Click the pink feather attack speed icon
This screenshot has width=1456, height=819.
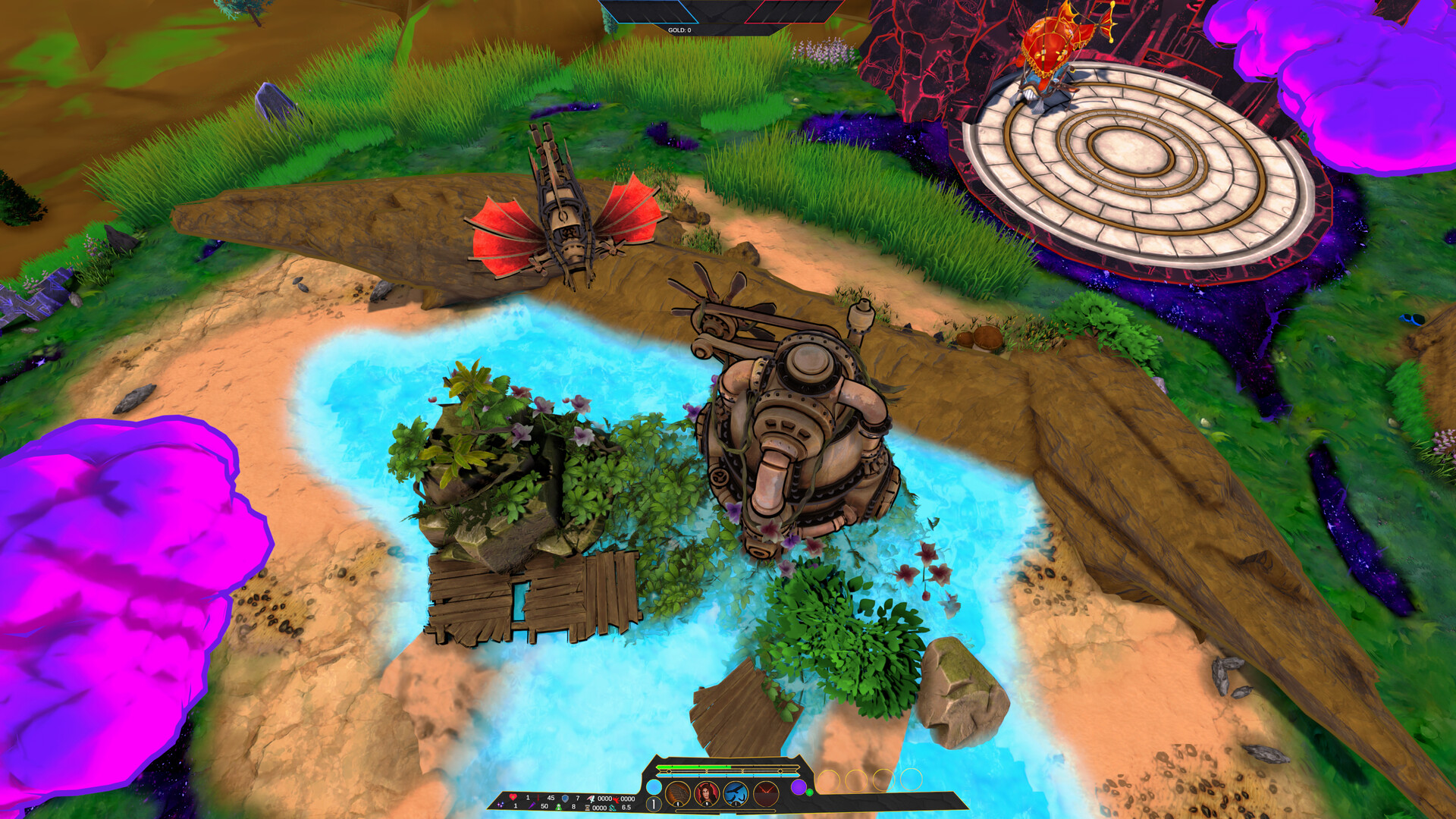591,797
